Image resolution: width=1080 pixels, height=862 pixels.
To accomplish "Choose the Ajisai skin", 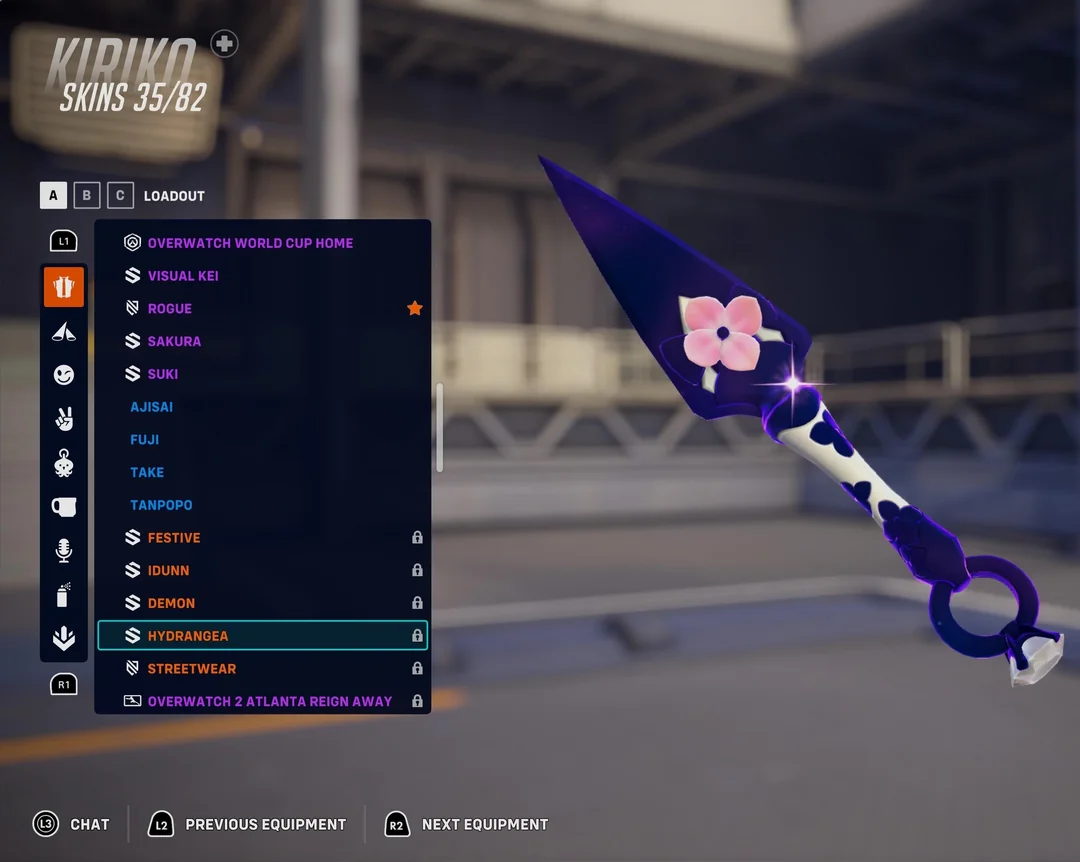I will coord(151,407).
